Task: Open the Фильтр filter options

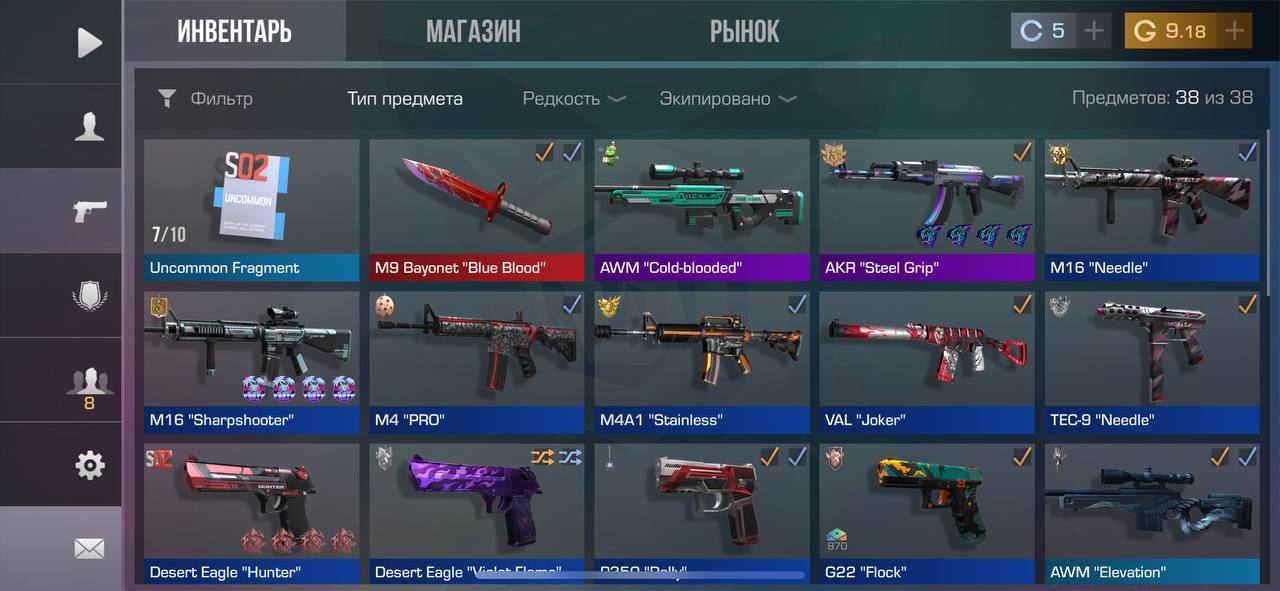Action: (x=205, y=98)
